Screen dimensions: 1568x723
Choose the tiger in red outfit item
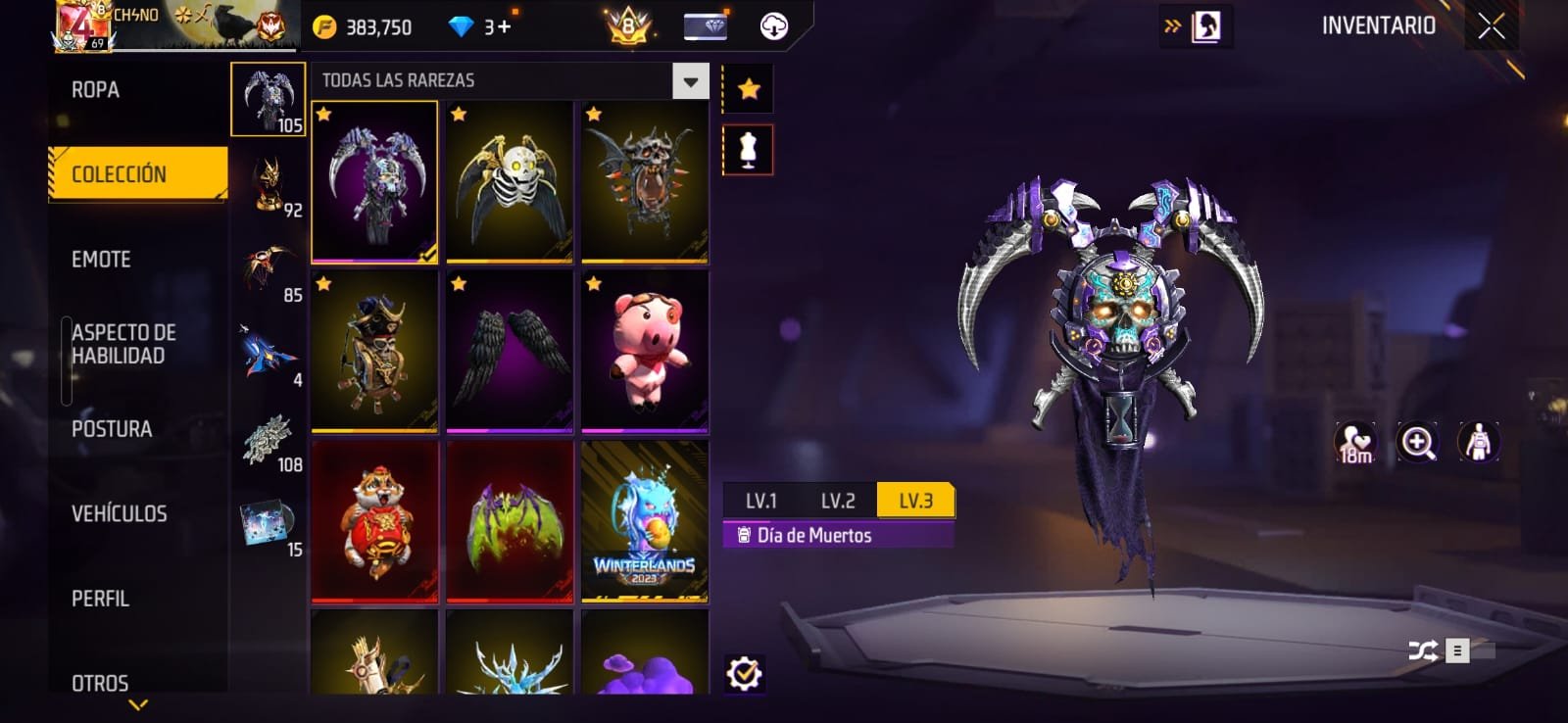coord(374,520)
